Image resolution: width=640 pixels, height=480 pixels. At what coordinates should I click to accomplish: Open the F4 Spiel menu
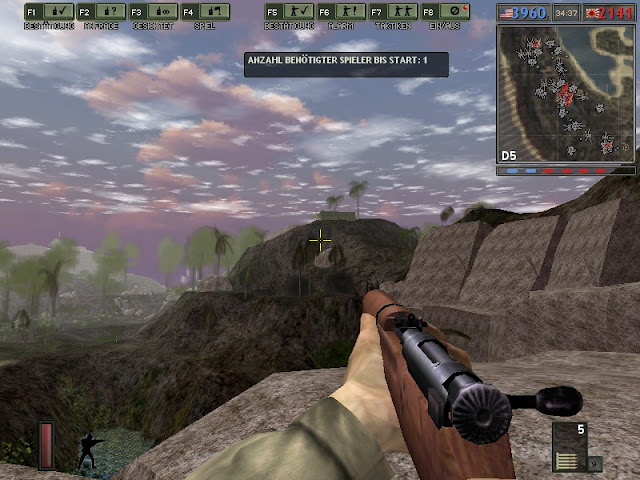204,12
